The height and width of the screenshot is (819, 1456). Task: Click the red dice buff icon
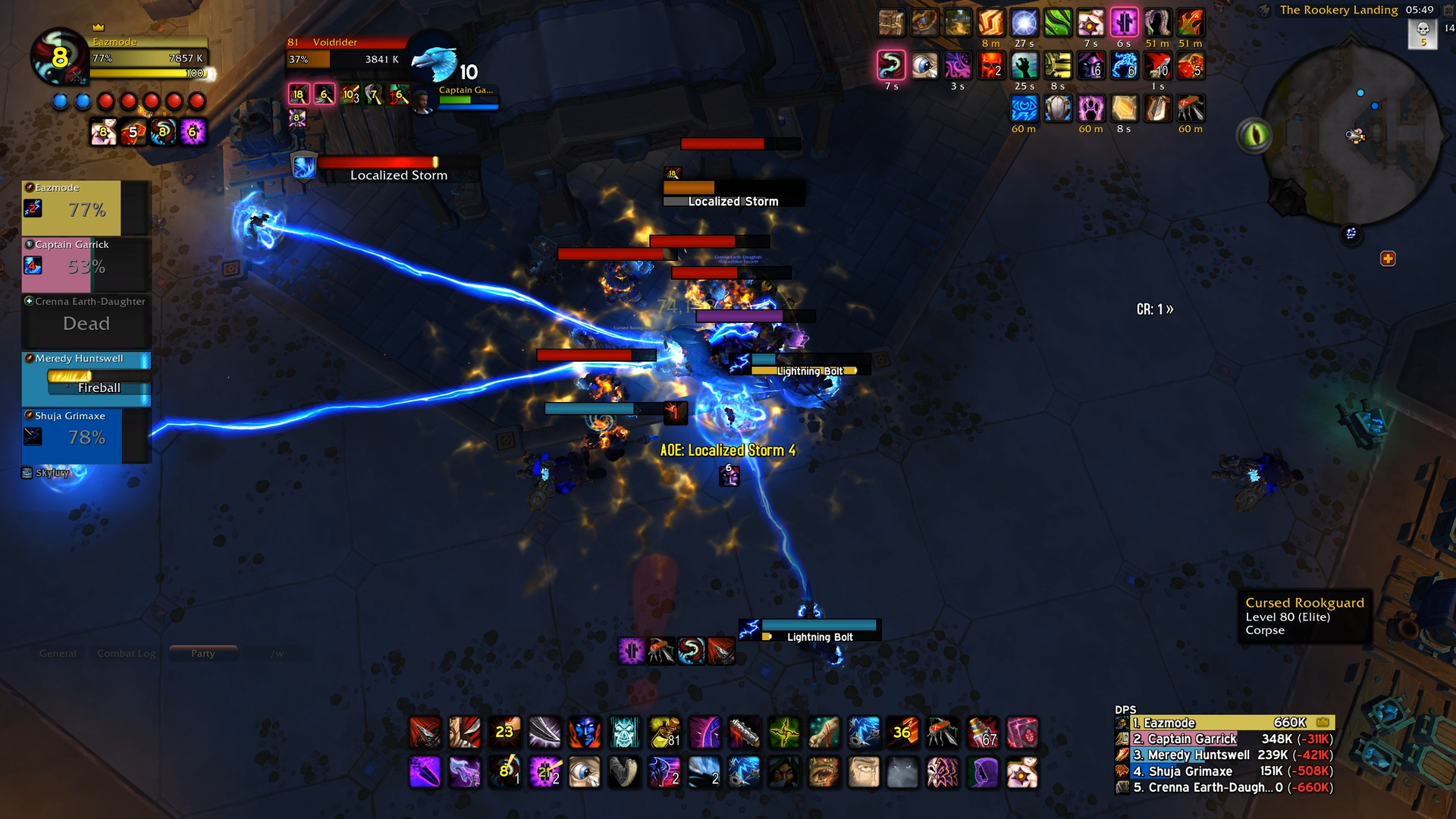[x=1190, y=66]
